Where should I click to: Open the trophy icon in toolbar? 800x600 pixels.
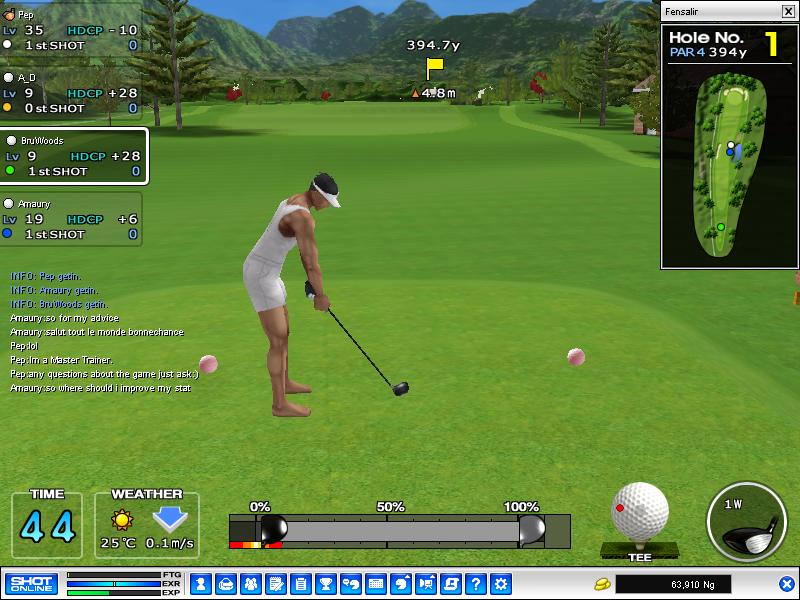pyautogui.click(x=325, y=584)
